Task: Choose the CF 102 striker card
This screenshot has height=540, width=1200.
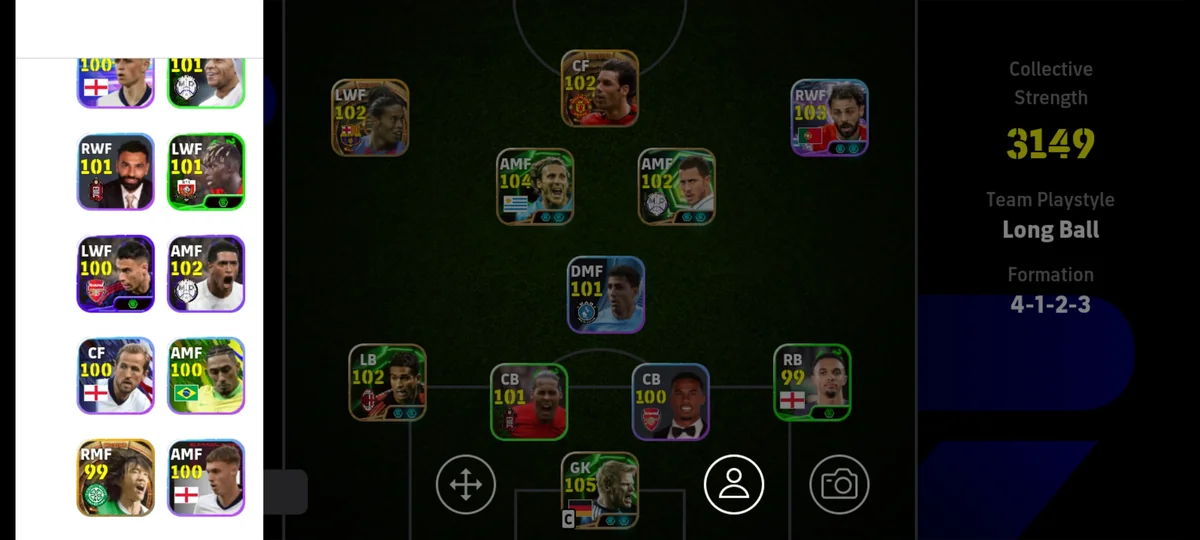Action: (x=600, y=88)
